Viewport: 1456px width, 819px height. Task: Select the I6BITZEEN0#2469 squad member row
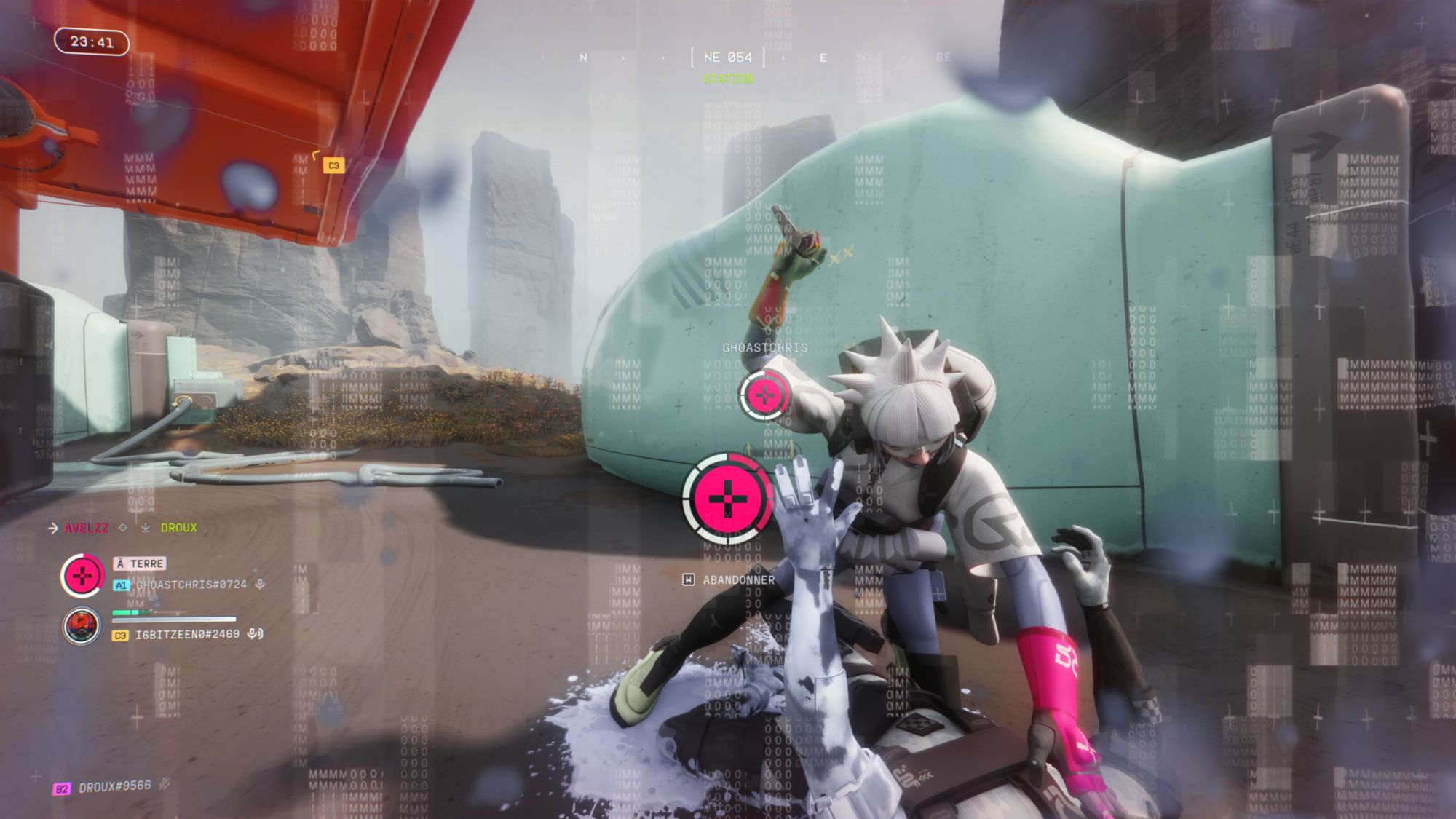coord(187,635)
